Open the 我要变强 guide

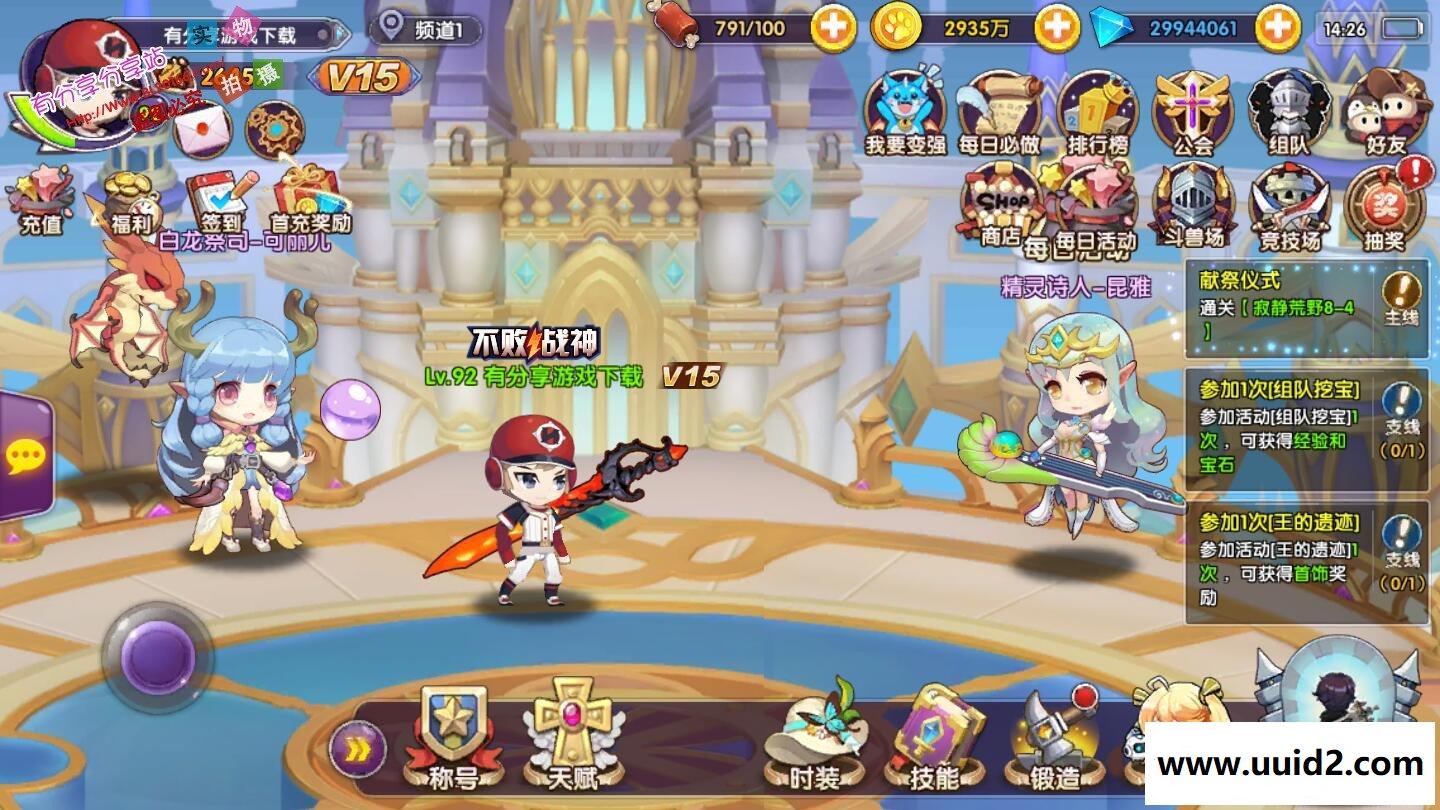coord(905,112)
